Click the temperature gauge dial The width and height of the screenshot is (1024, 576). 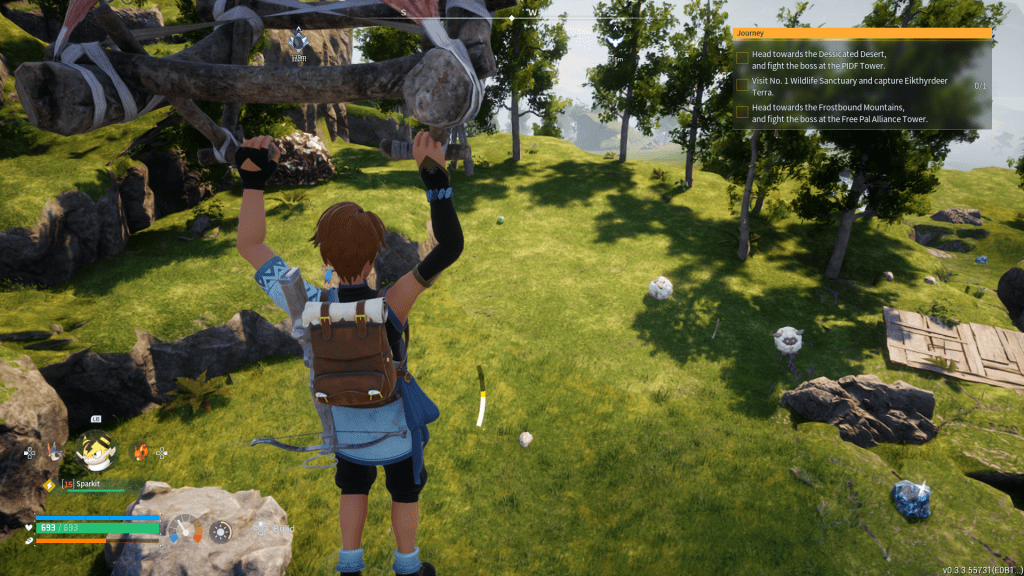(185, 528)
